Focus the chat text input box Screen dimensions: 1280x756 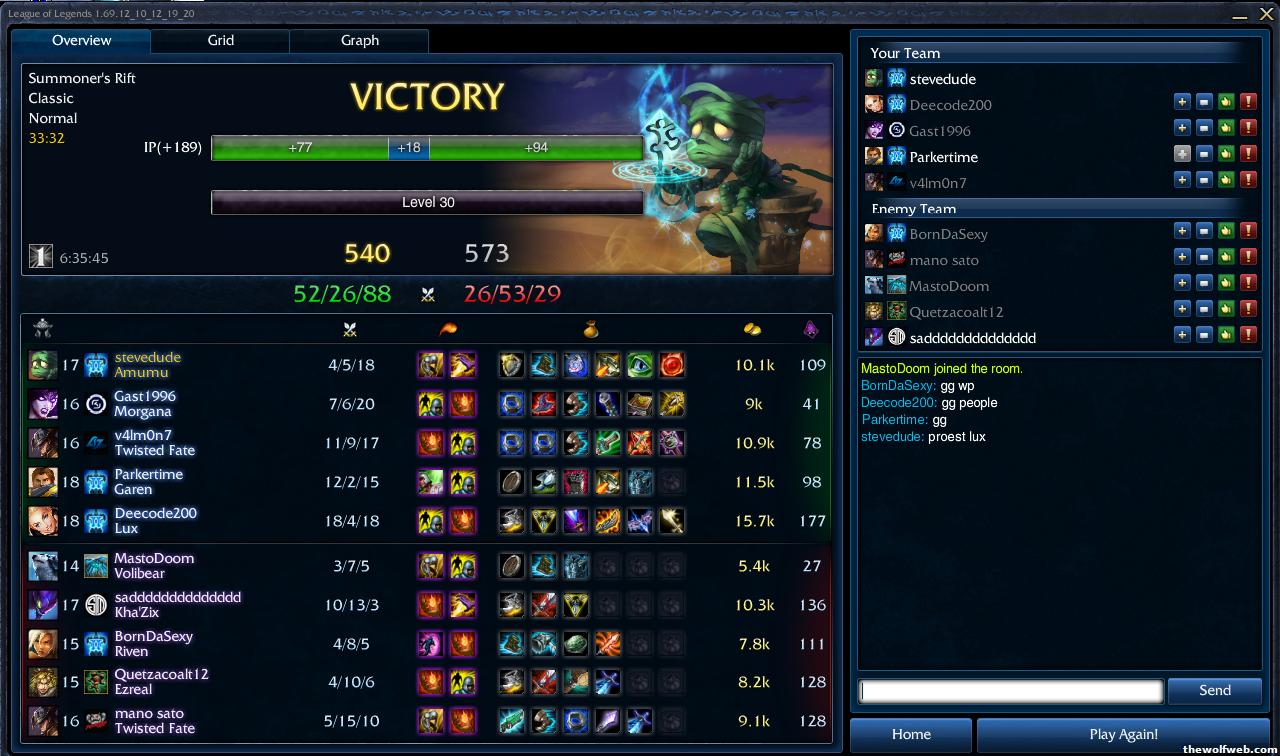click(1011, 691)
